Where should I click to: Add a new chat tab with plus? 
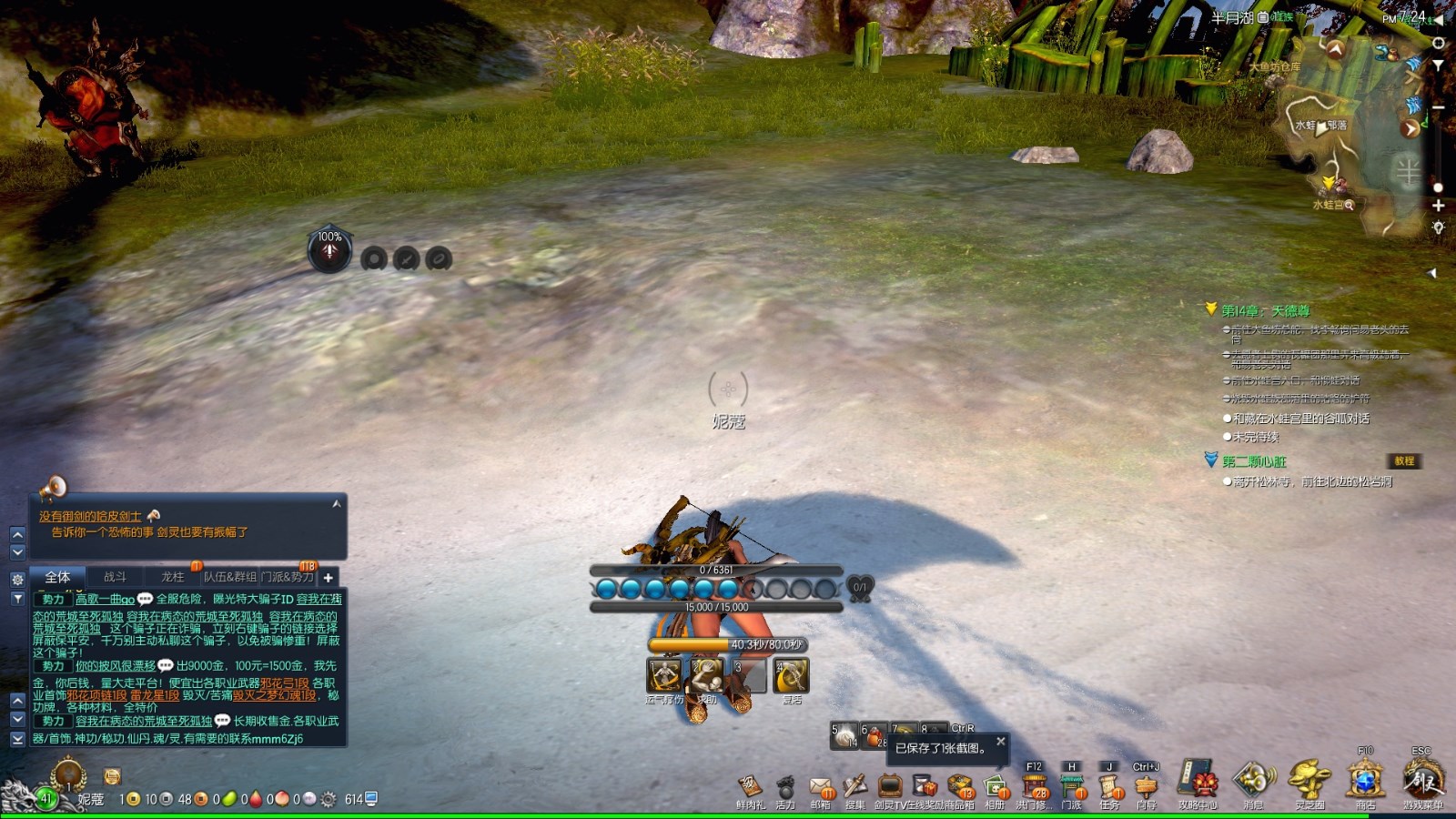tap(329, 577)
